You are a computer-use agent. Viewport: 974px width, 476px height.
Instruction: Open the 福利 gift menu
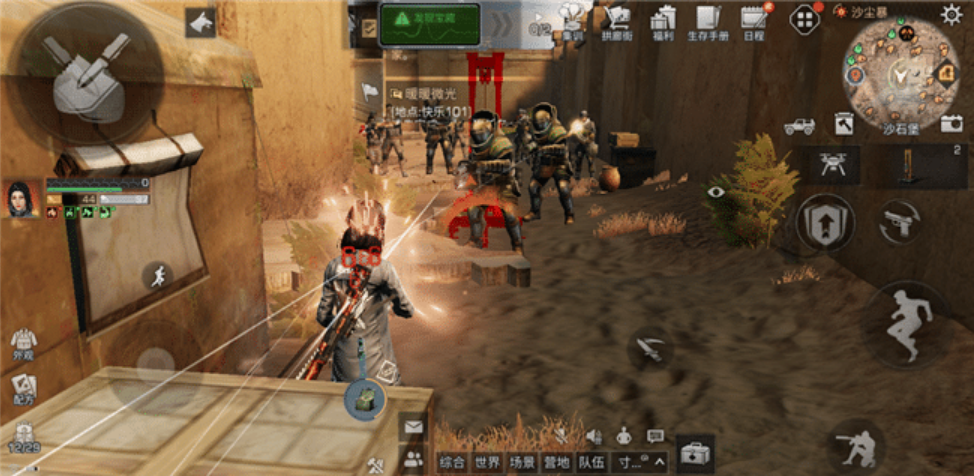coord(662,19)
